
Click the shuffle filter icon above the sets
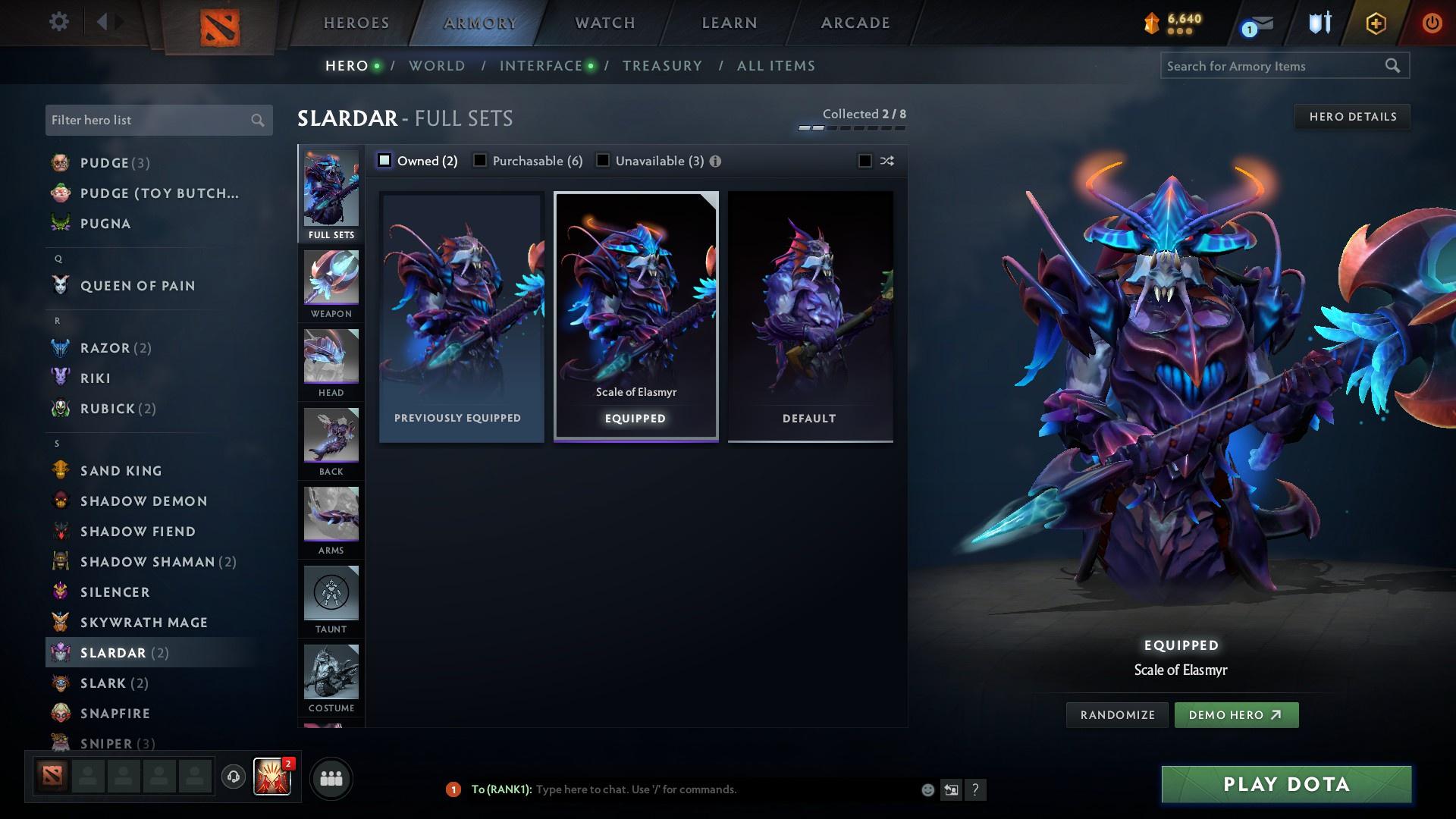[886, 161]
